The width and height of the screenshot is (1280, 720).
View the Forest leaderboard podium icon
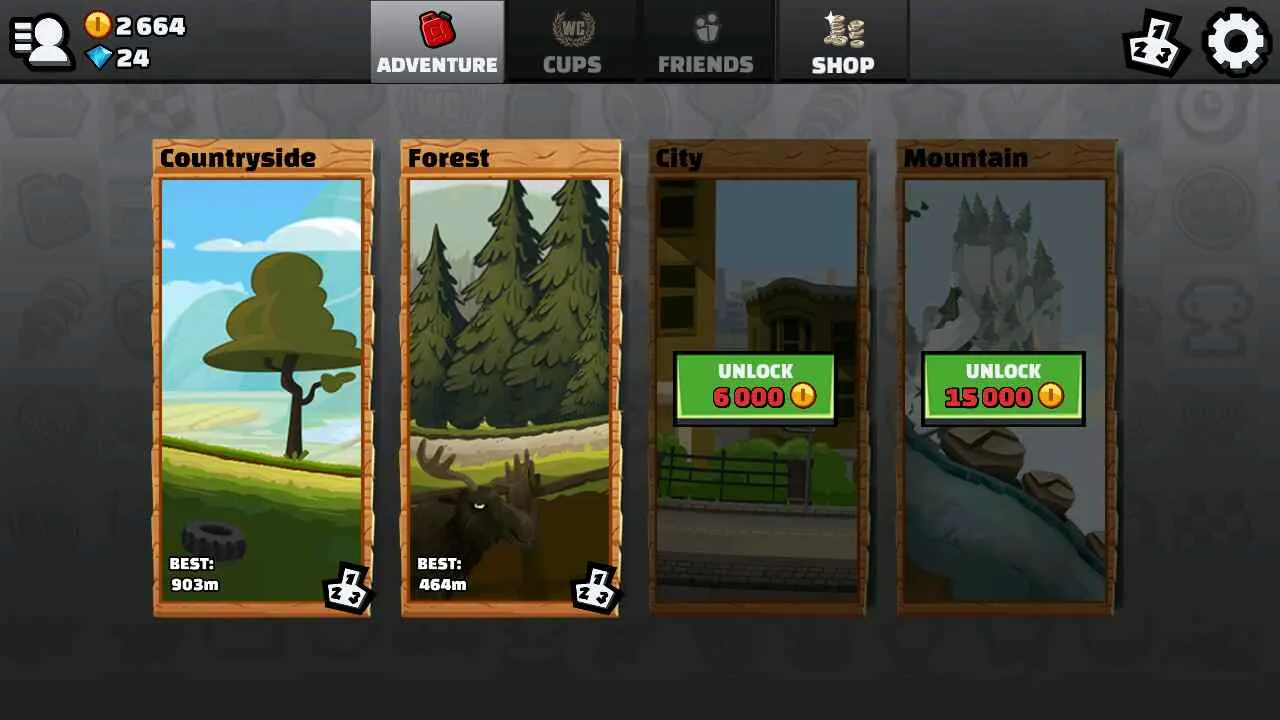[x=595, y=587]
